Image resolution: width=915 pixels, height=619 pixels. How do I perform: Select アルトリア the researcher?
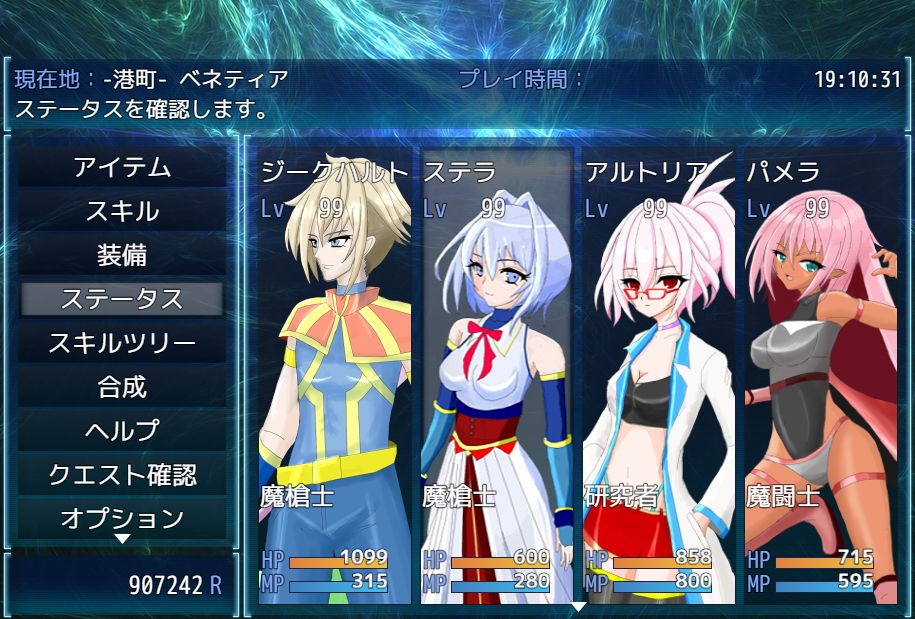pyautogui.click(x=659, y=380)
